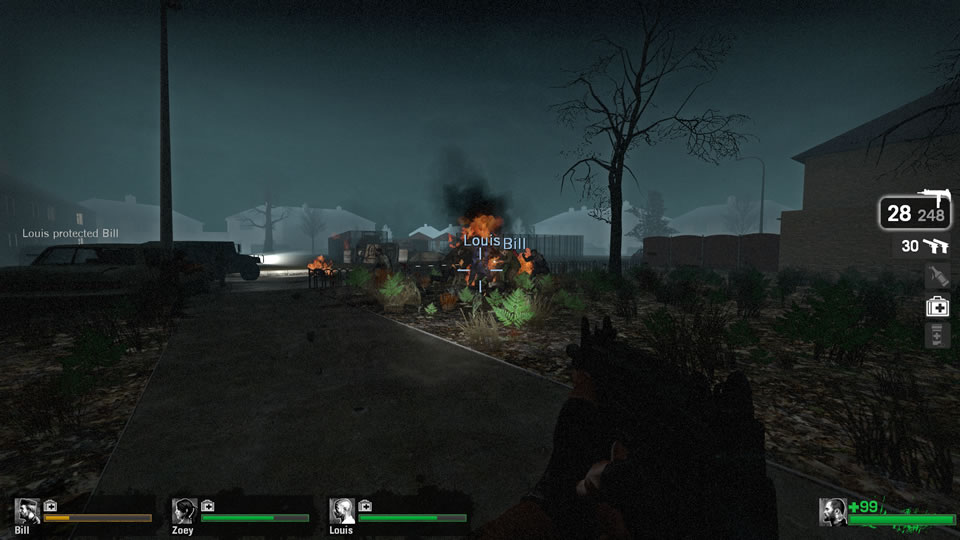Choose the first aid kit slot

point(937,307)
